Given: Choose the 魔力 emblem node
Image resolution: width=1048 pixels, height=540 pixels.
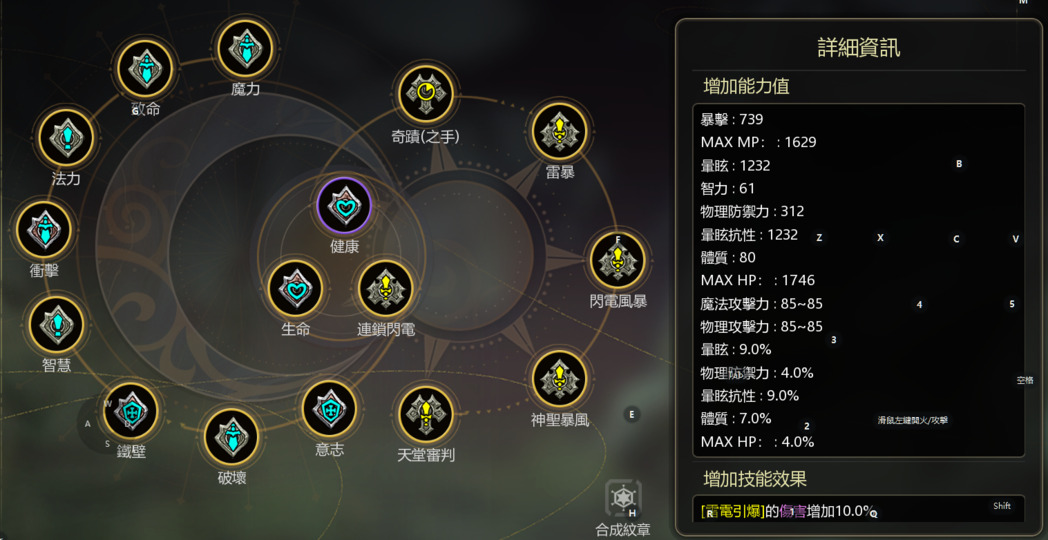Looking at the screenshot, I should pyautogui.click(x=245, y=48).
